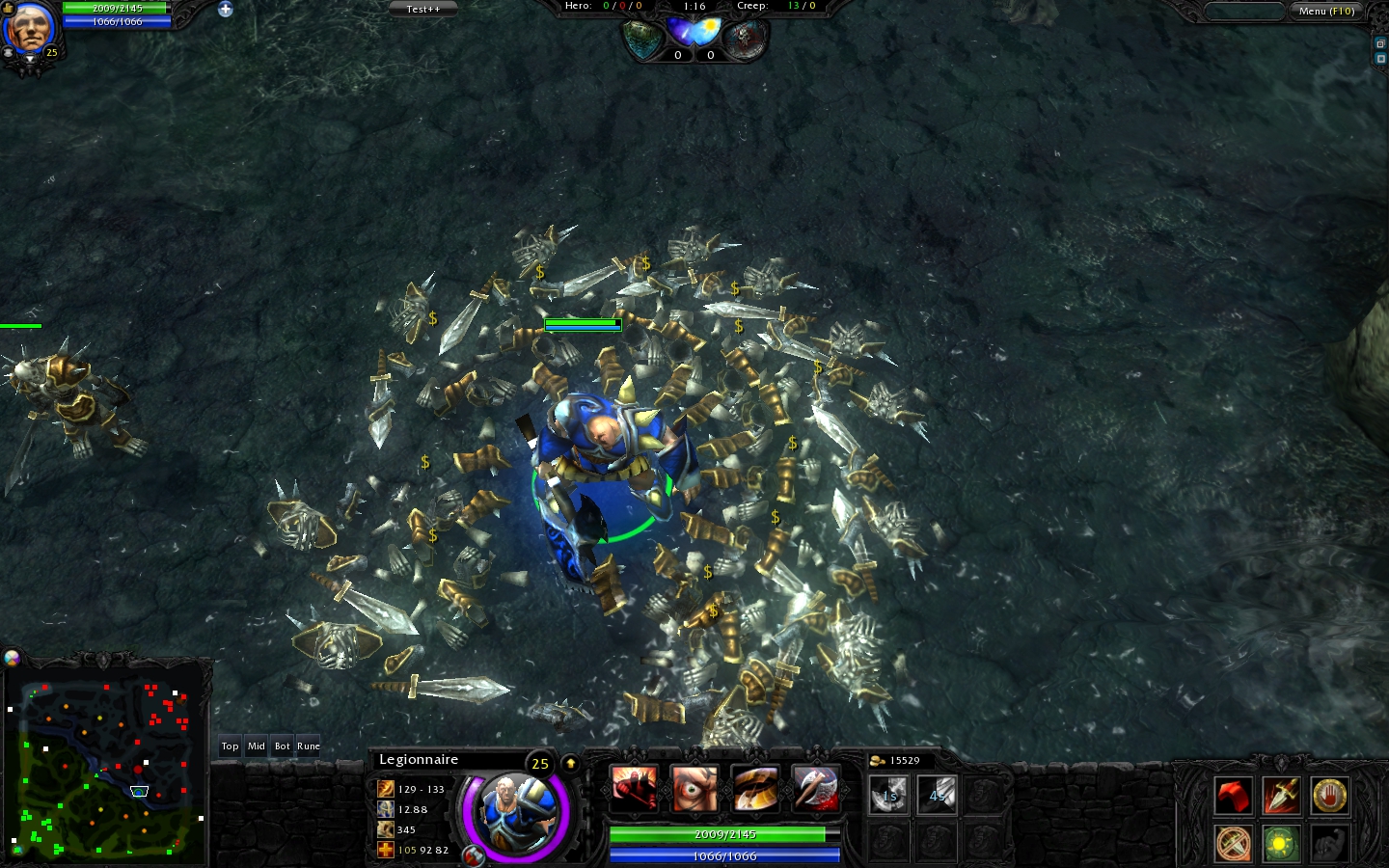
Task: Toggle the globe icon on the minimap corner
Action: tap(12, 659)
